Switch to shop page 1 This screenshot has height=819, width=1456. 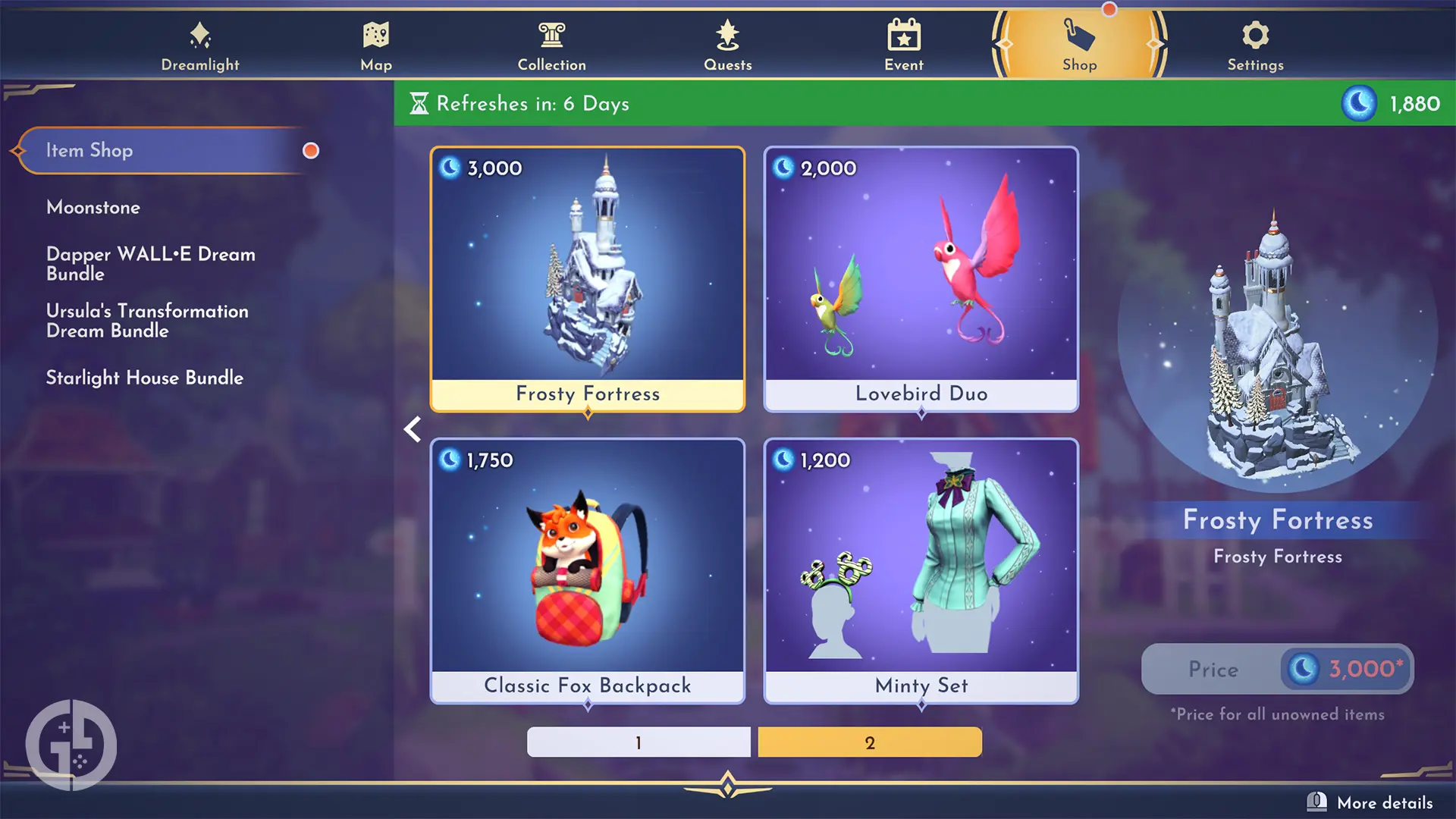pyautogui.click(x=638, y=742)
